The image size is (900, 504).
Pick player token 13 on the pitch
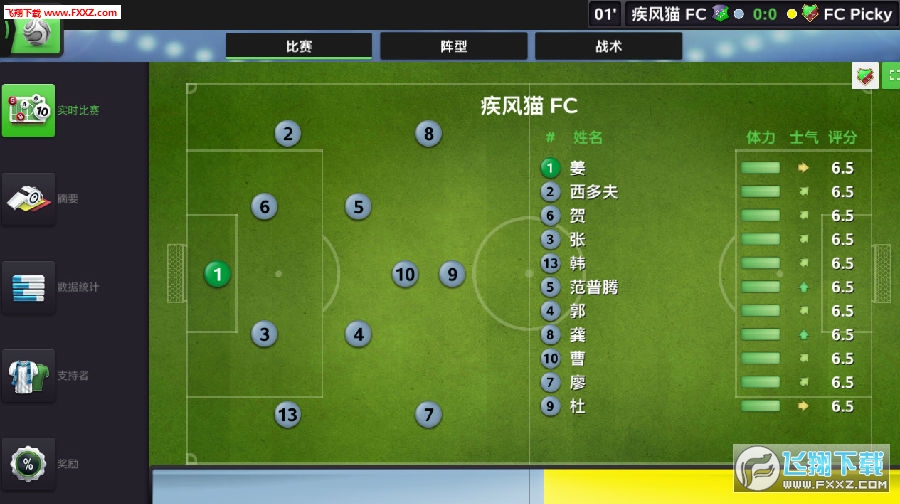click(287, 414)
